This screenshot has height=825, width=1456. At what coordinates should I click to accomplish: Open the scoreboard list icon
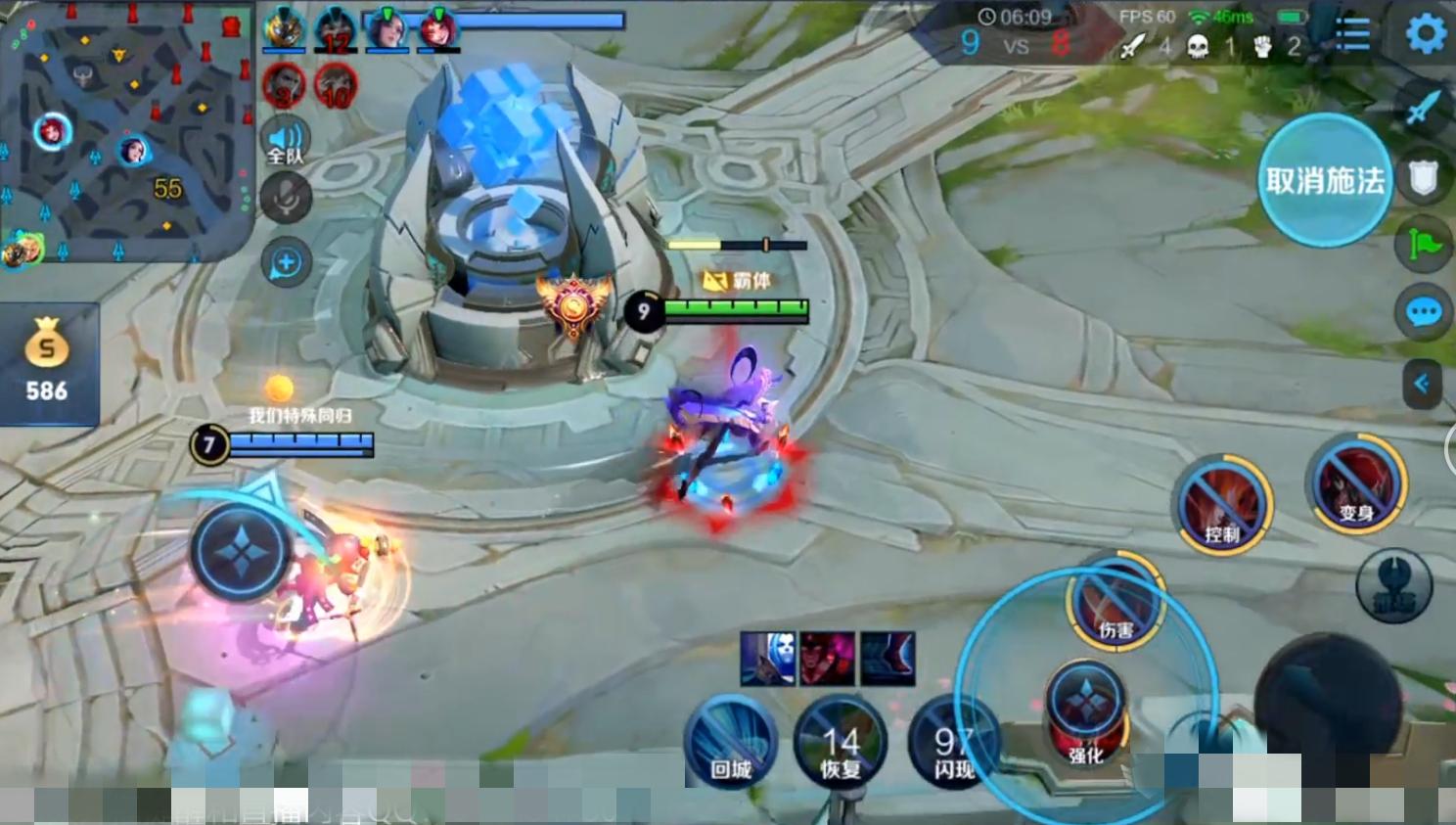1353,35
